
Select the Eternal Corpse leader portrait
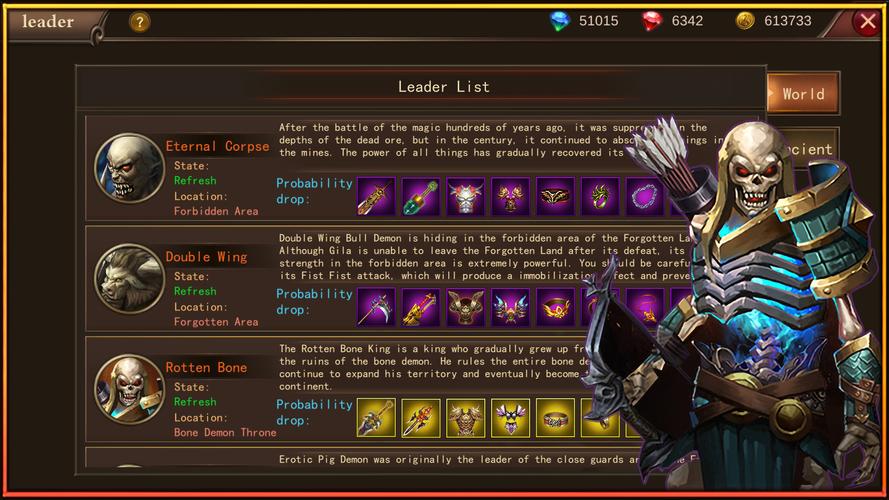click(129, 168)
